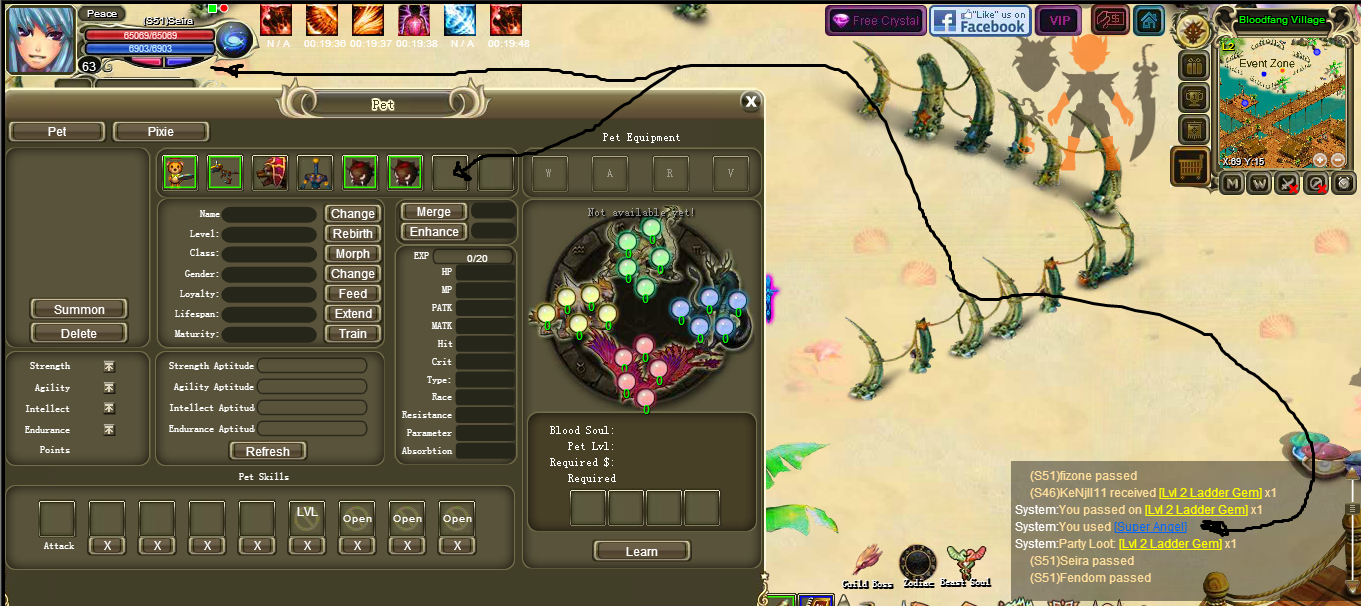Image resolution: width=1361 pixels, height=606 pixels.
Task: Morph the pet's class
Action: tap(352, 254)
